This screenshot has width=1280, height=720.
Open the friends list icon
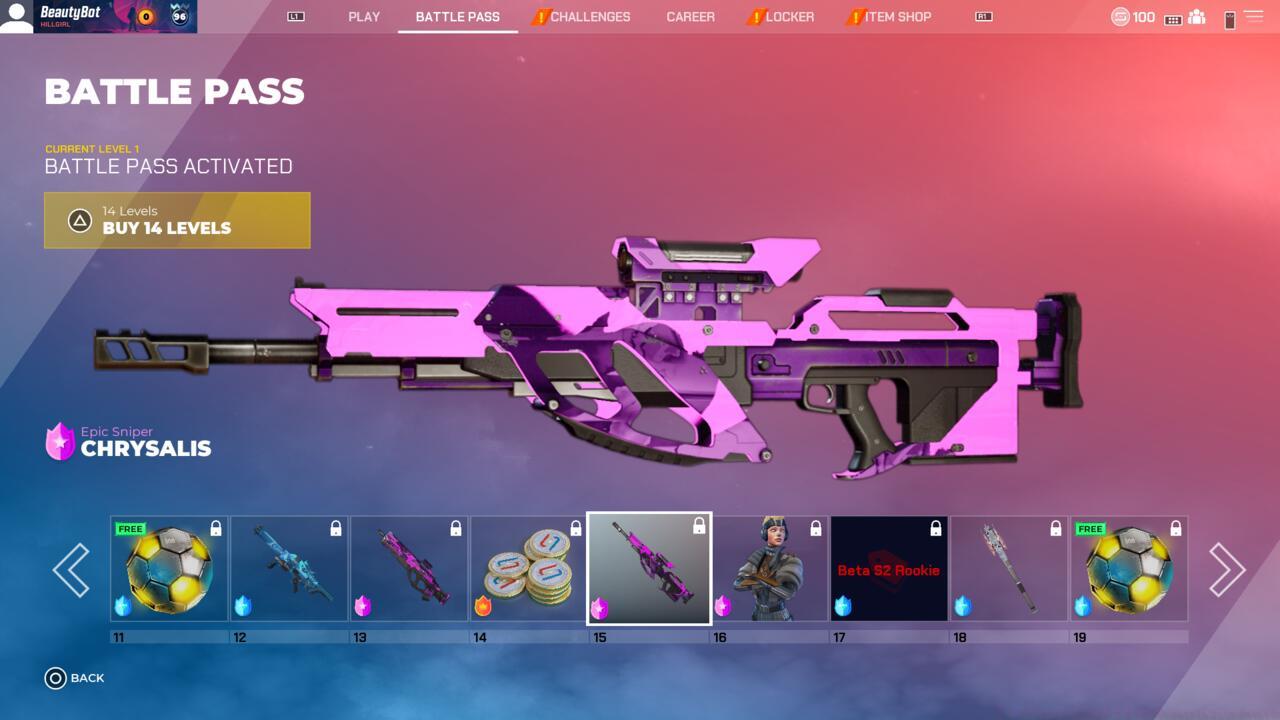pyautogui.click(x=1196, y=17)
